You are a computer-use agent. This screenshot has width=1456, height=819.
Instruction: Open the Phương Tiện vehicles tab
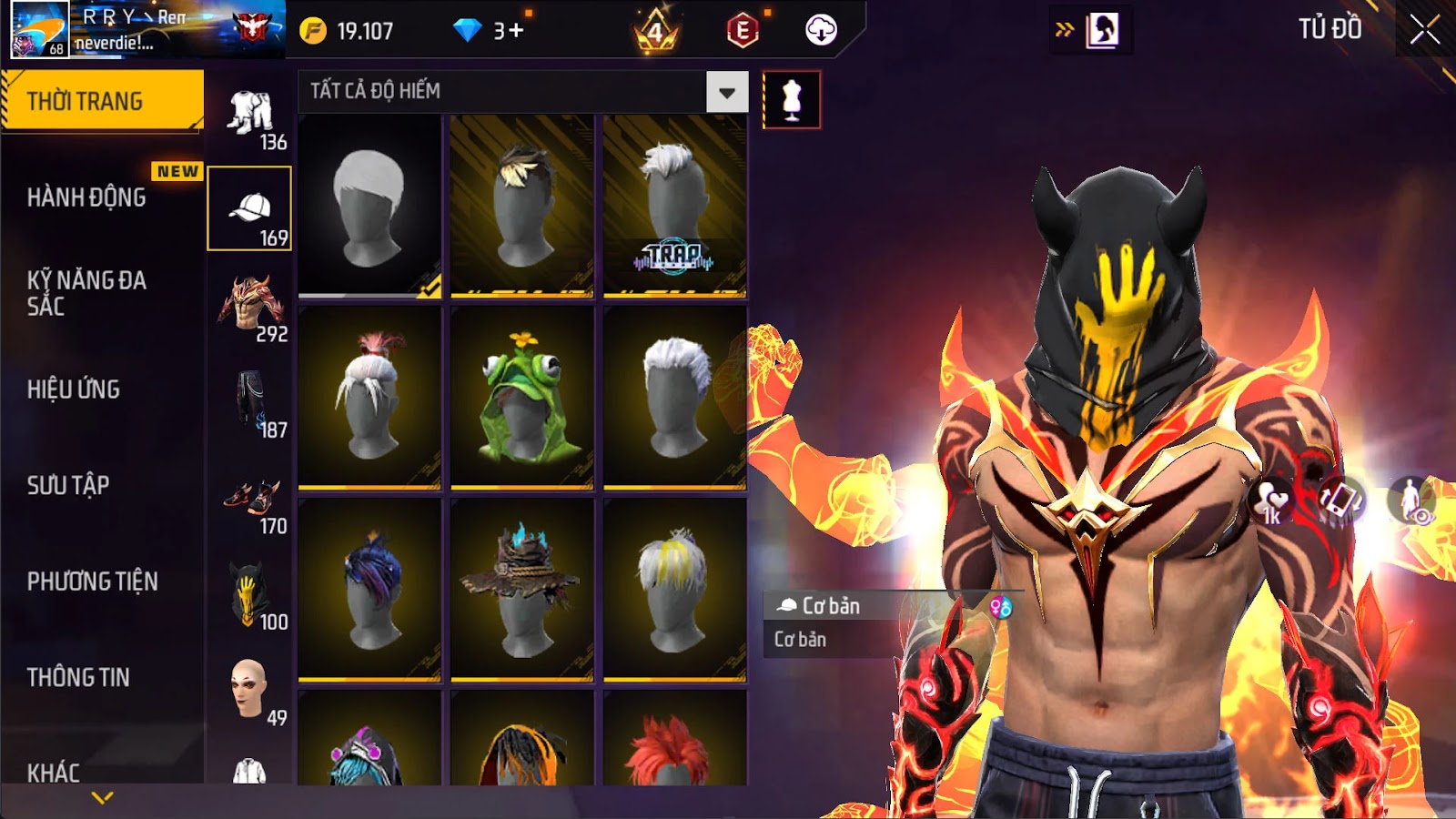[93, 581]
